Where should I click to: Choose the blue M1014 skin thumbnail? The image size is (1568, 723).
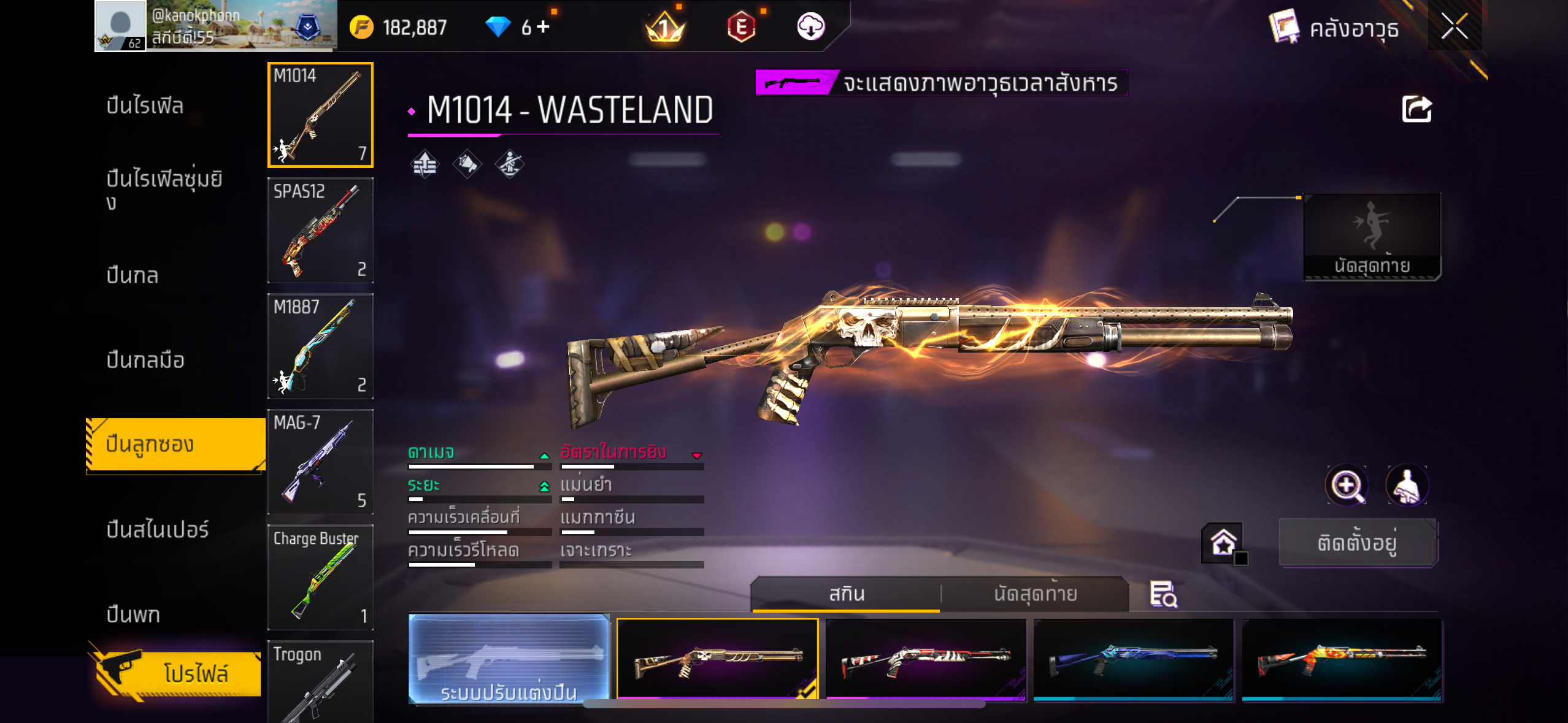coord(1134,659)
